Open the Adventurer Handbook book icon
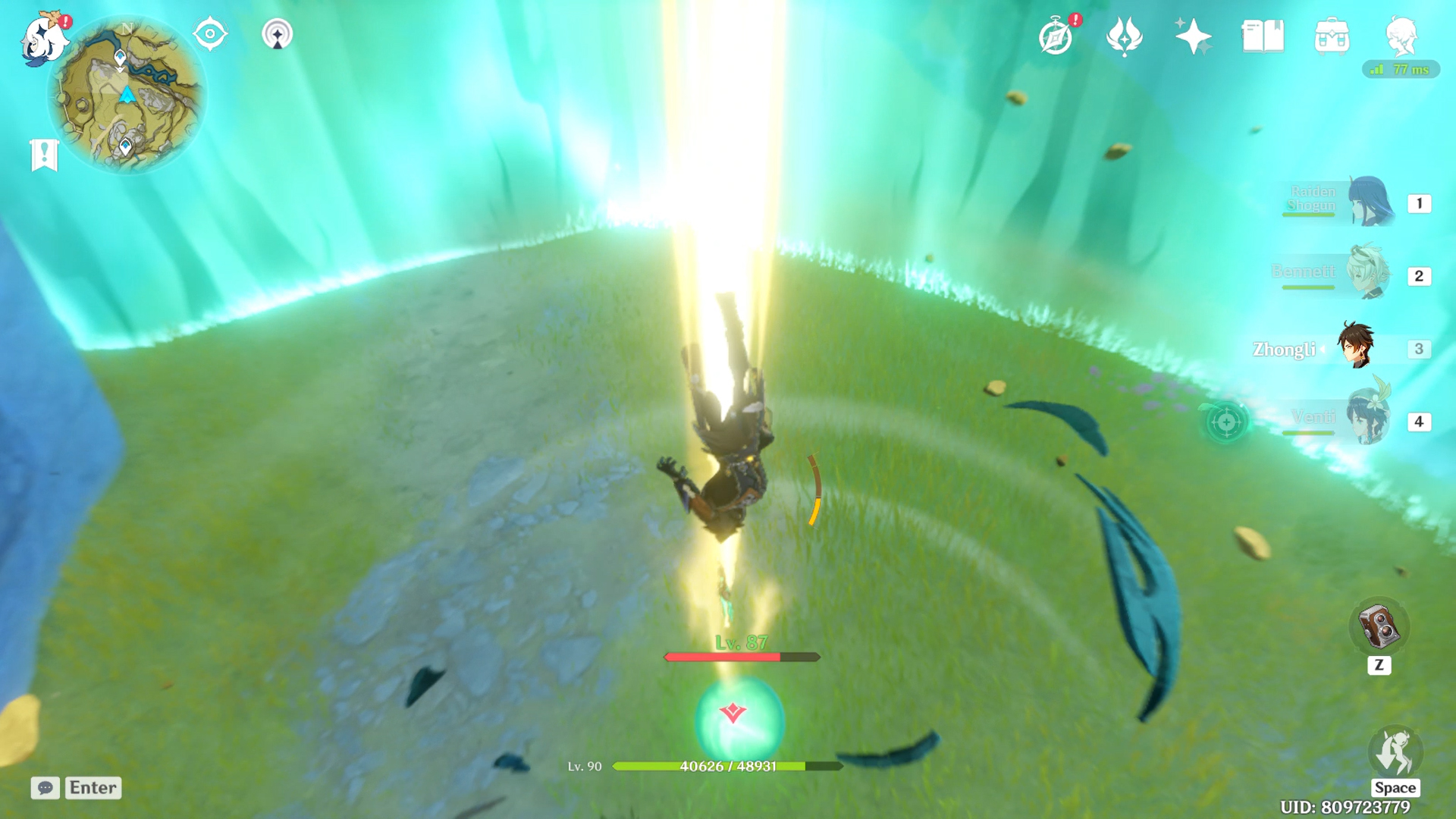The width and height of the screenshot is (1456, 819). point(1261,36)
